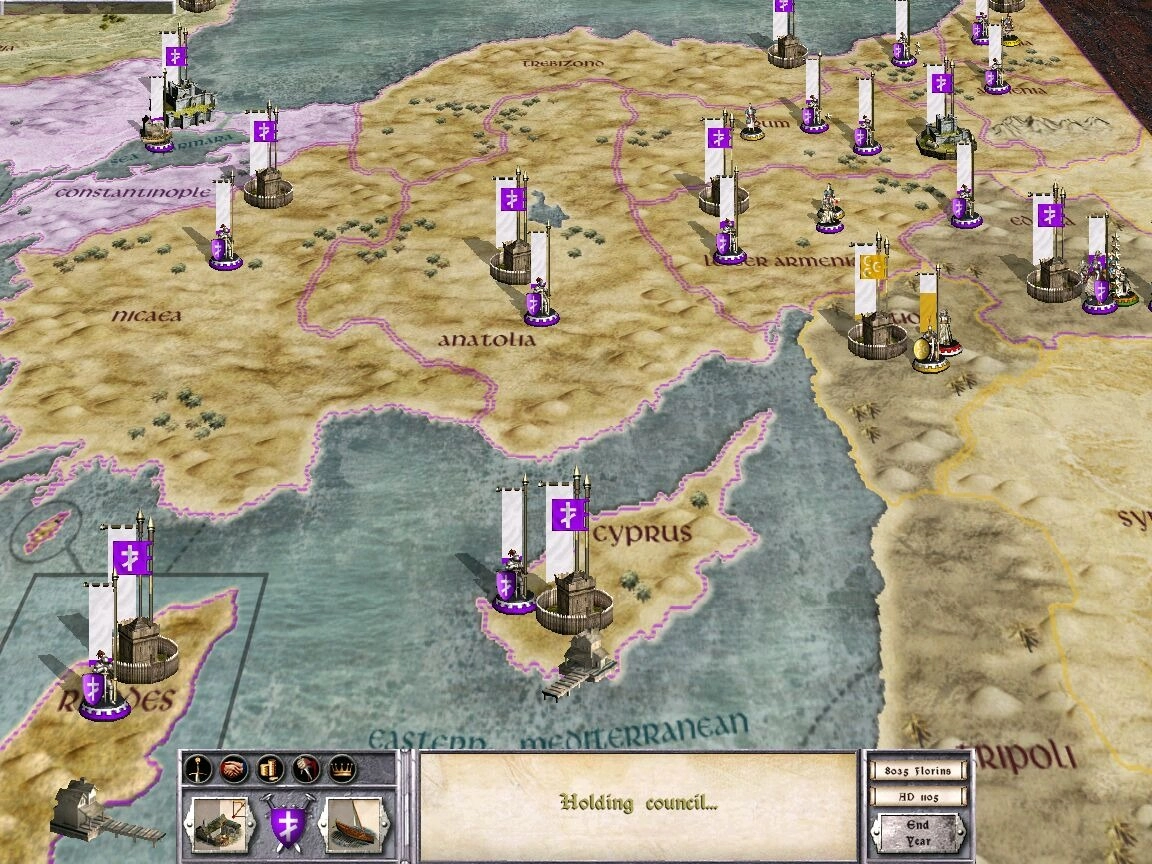Open the handshake diplomacy icon
The height and width of the screenshot is (864, 1152).
(234, 768)
